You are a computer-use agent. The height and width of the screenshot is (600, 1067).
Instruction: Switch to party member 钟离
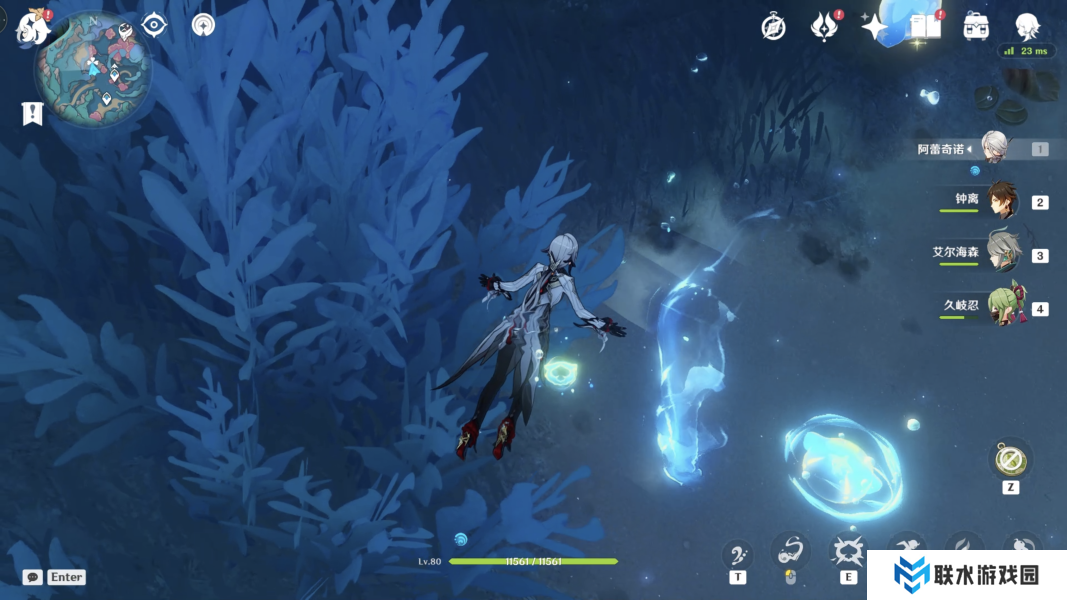1000,200
